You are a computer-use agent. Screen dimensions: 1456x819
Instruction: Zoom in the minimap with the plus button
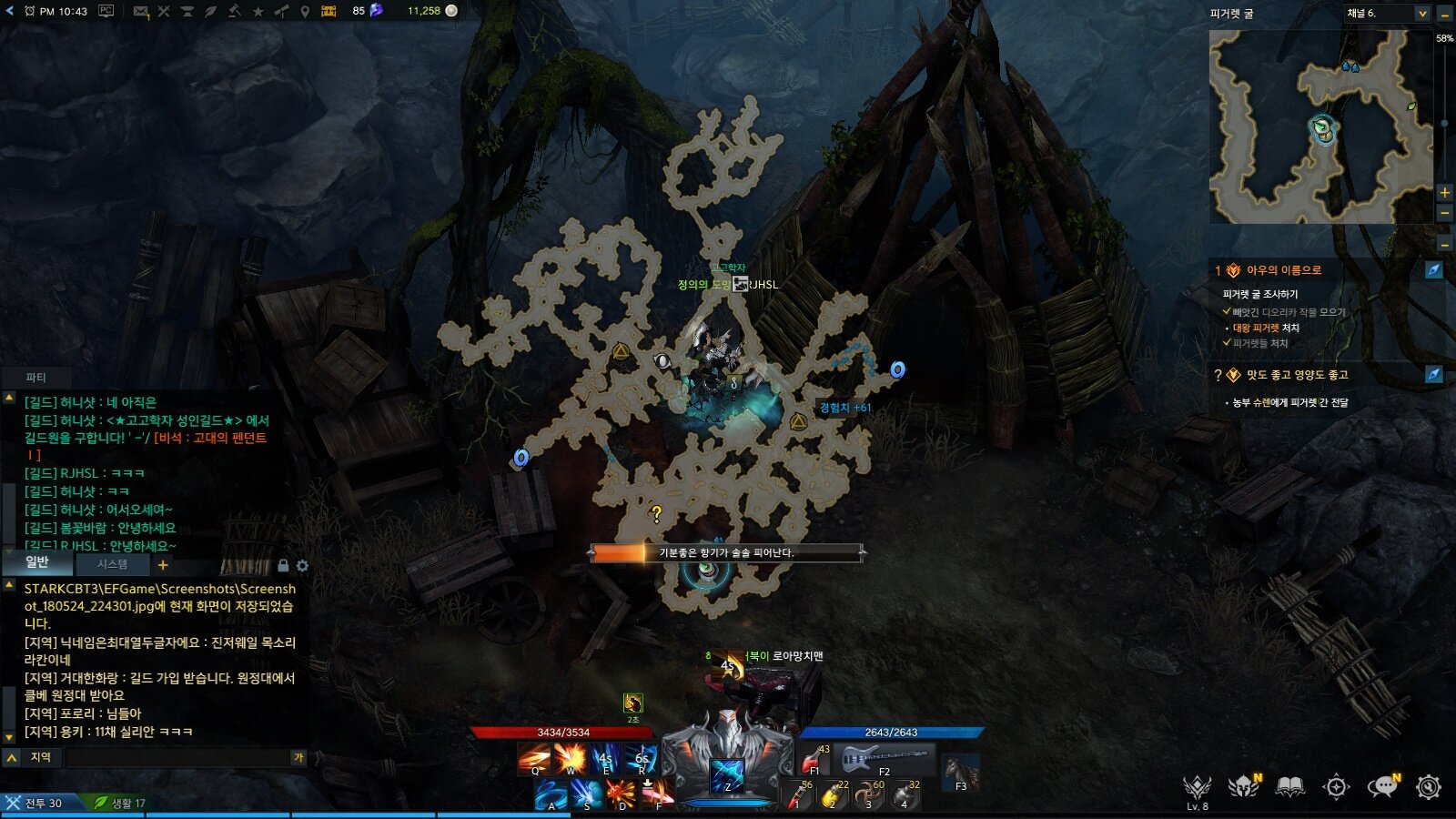1444,193
